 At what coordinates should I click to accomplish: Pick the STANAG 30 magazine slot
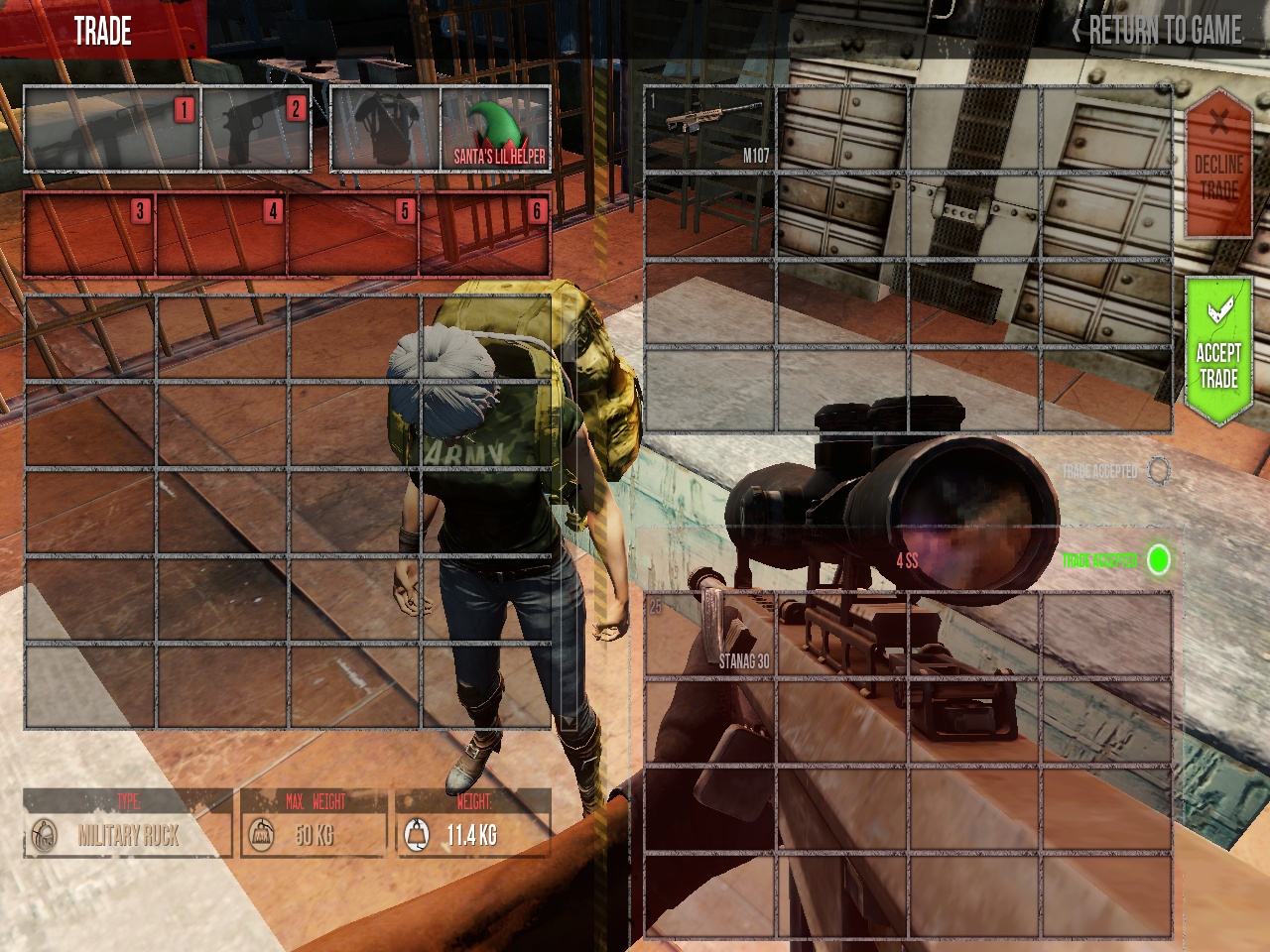click(709, 637)
